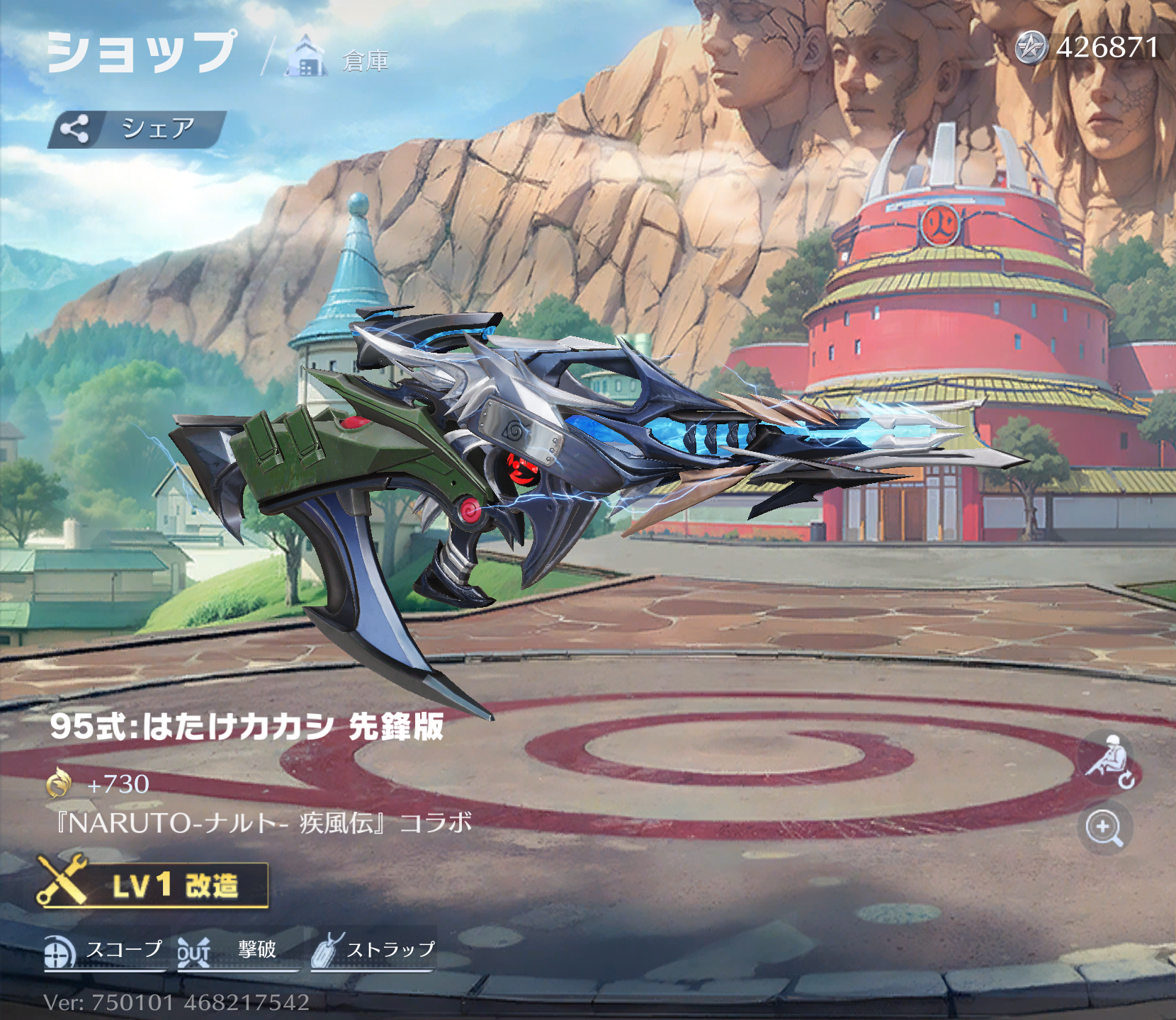Screen dimensions: 1176x1020
Task: Switch to the ショップ shop tab
Action: (x=141, y=52)
